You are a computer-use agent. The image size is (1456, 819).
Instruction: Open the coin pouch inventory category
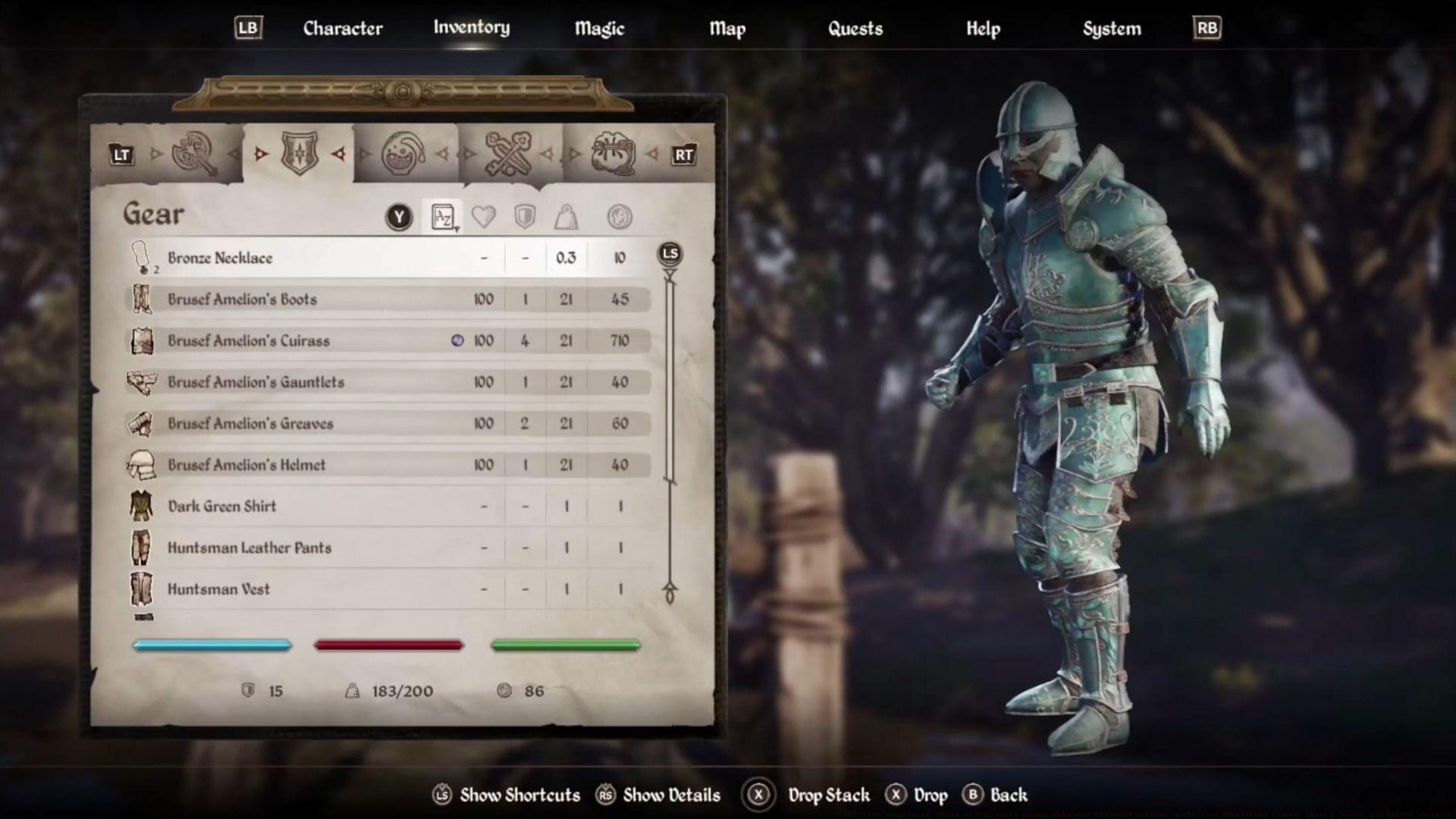pyautogui.click(x=613, y=154)
